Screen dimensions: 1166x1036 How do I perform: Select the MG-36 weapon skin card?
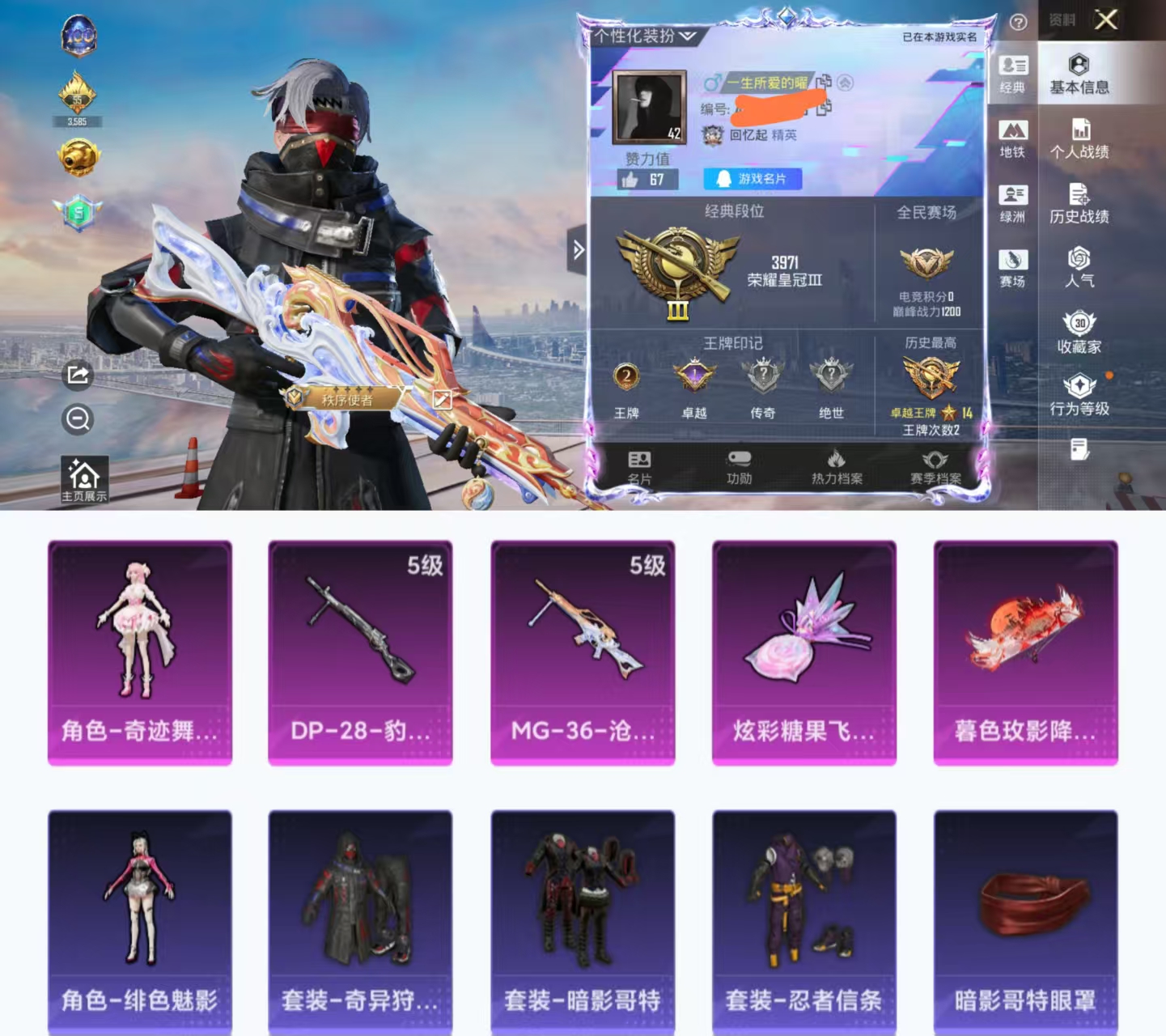click(583, 652)
